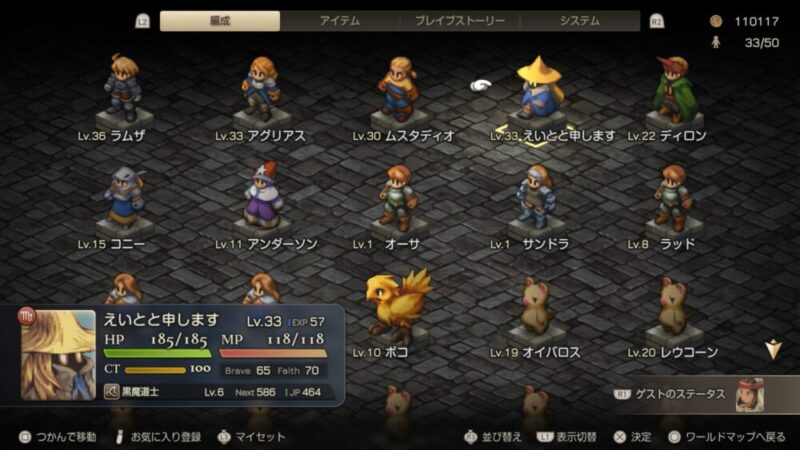
Task: Select the knight サンドラ
Action: click(x=535, y=200)
